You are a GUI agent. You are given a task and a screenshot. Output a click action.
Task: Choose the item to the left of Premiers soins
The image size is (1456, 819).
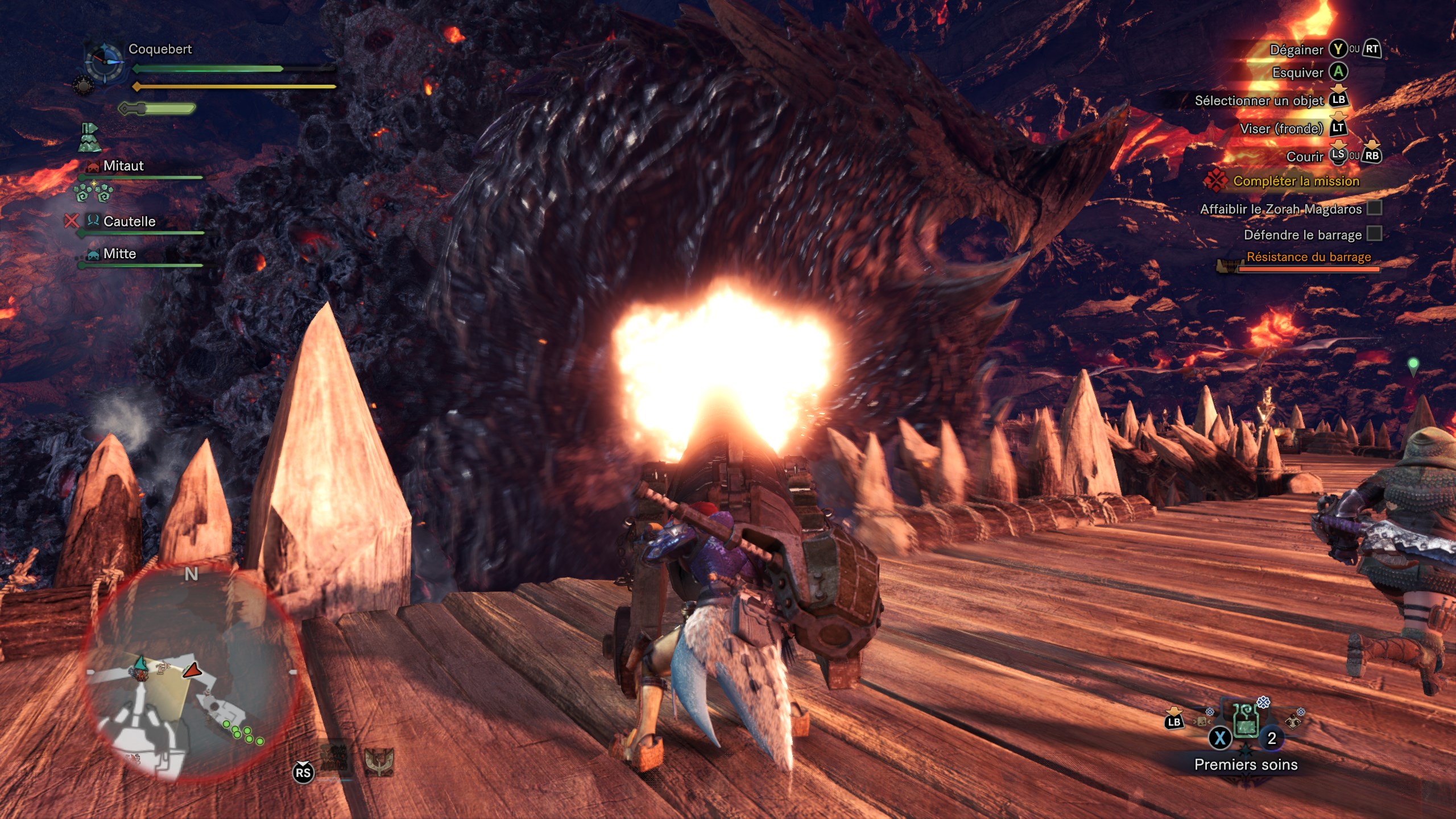pos(1202,721)
